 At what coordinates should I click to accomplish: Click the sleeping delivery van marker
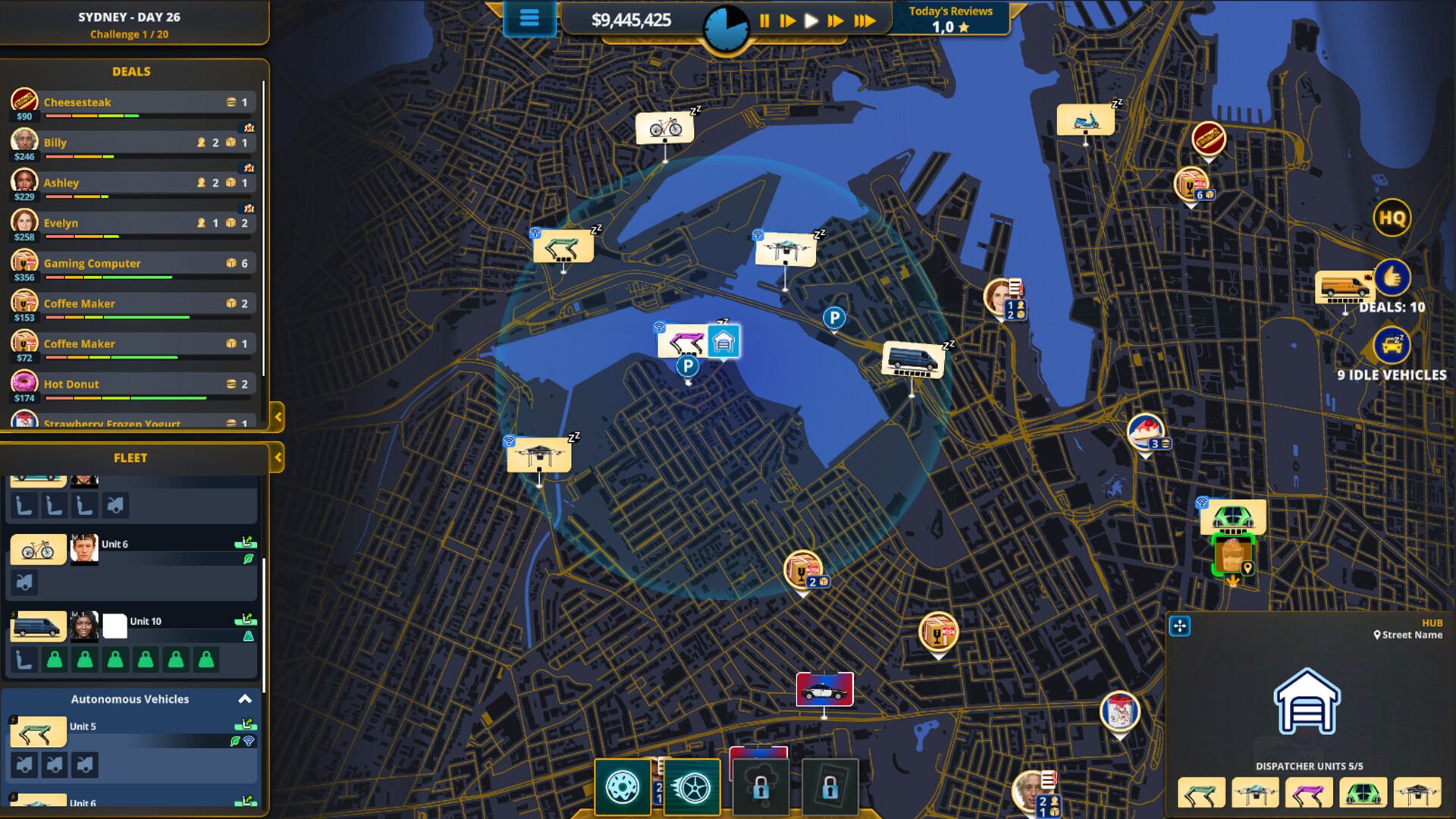click(912, 358)
